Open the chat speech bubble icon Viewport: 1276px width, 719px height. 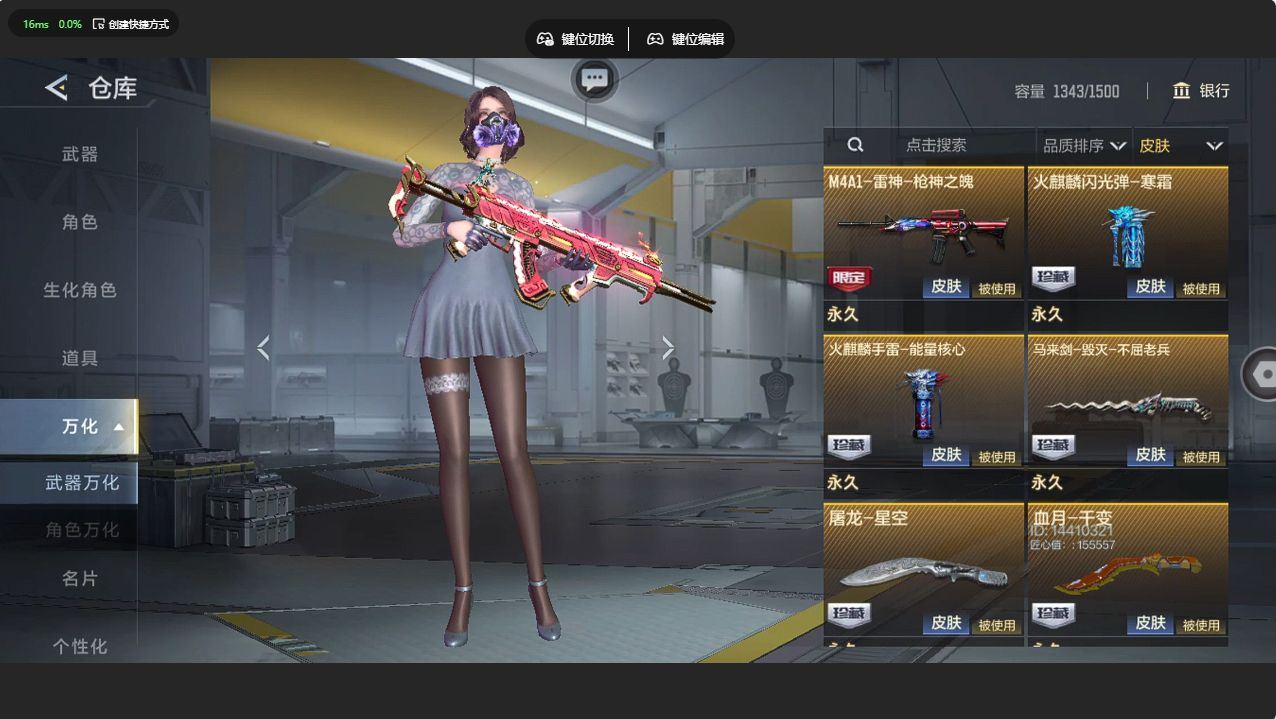pyautogui.click(x=595, y=79)
